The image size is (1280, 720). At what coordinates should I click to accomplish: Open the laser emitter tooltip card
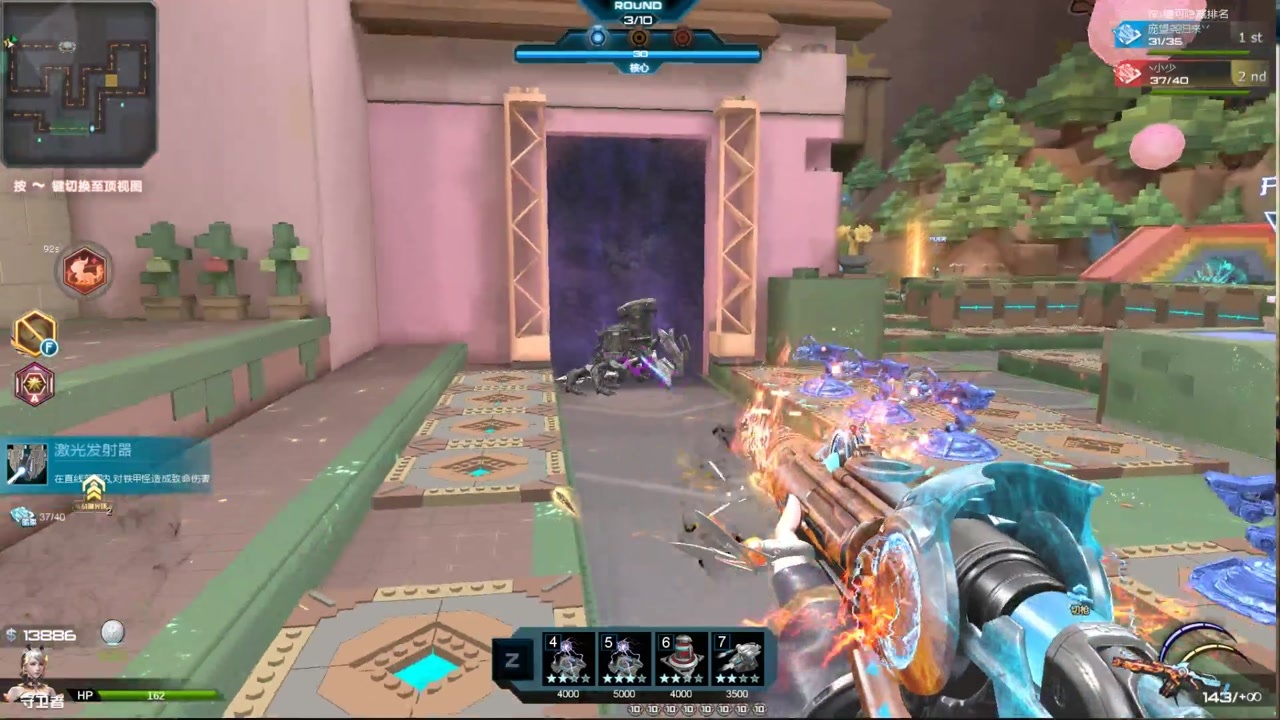(x=105, y=465)
